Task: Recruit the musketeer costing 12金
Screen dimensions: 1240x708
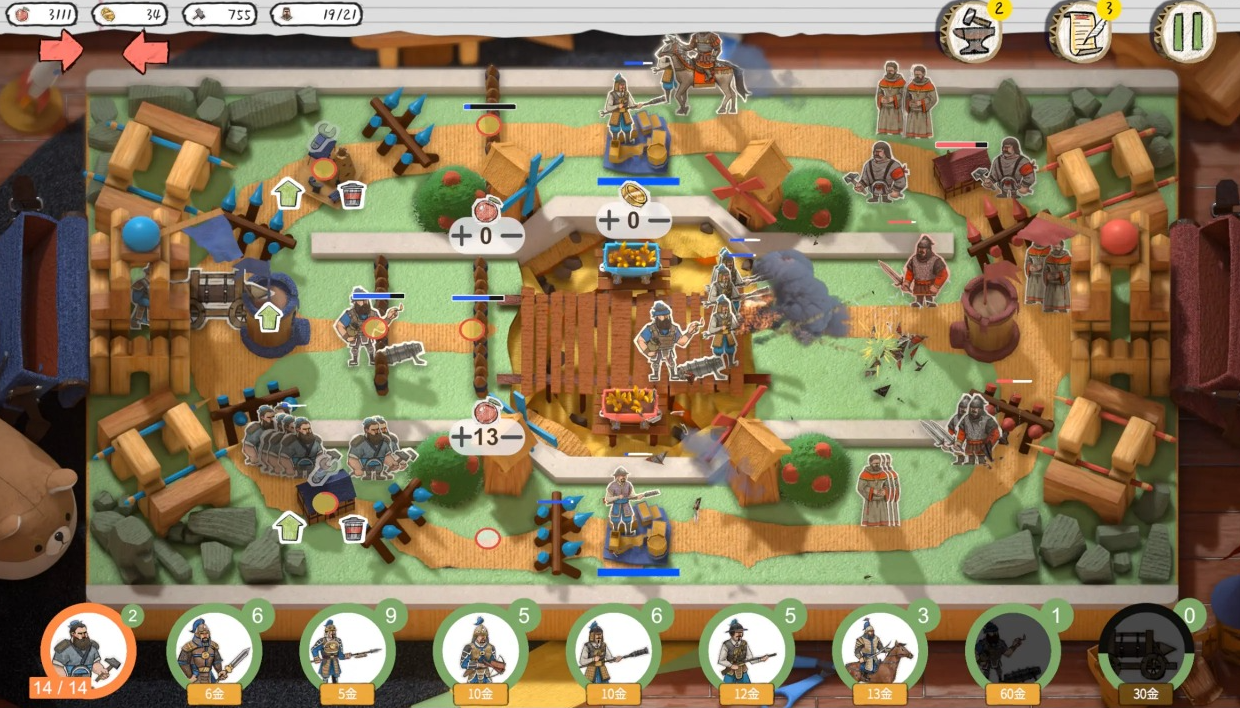Action: click(x=746, y=651)
